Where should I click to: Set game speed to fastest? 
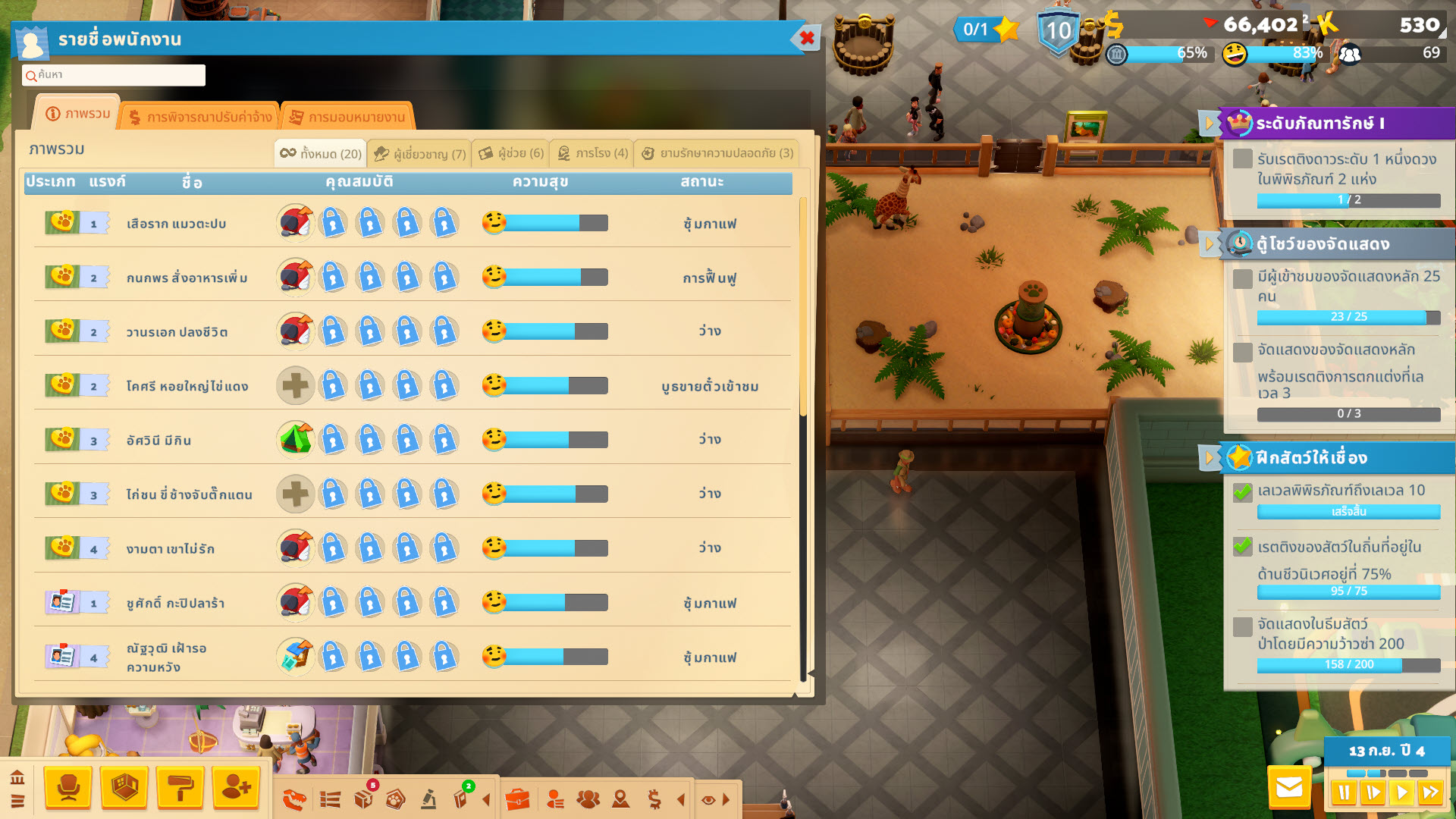pyautogui.click(x=1431, y=792)
